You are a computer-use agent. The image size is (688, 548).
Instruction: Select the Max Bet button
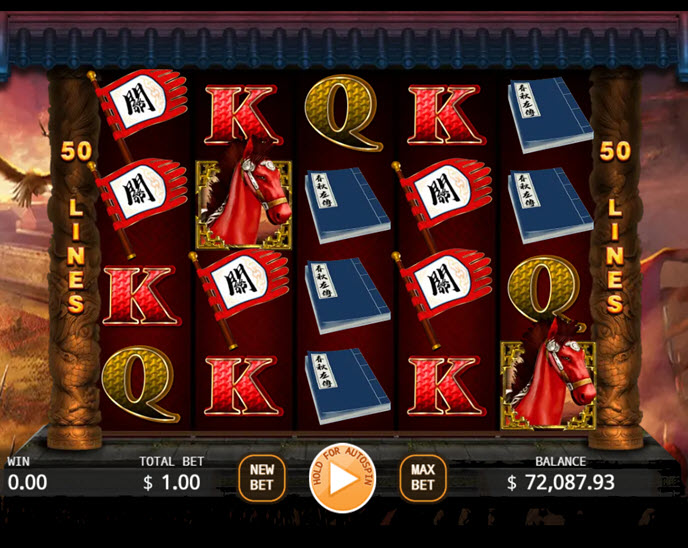pyautogui.click(x=423, y=478)
